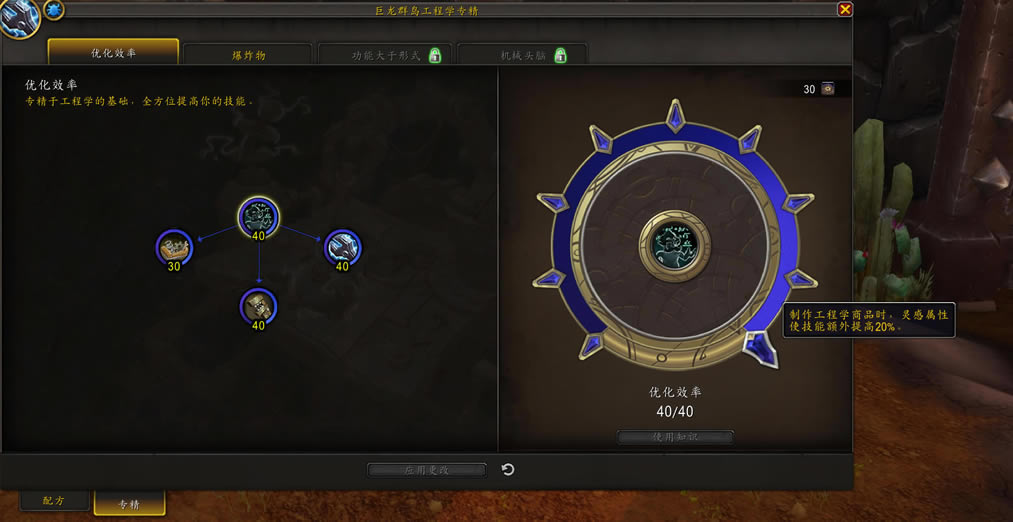Open the 爆炸物 specialization tab
The width and height of the screenshot is (1013, 522).
tap(249, 55)
